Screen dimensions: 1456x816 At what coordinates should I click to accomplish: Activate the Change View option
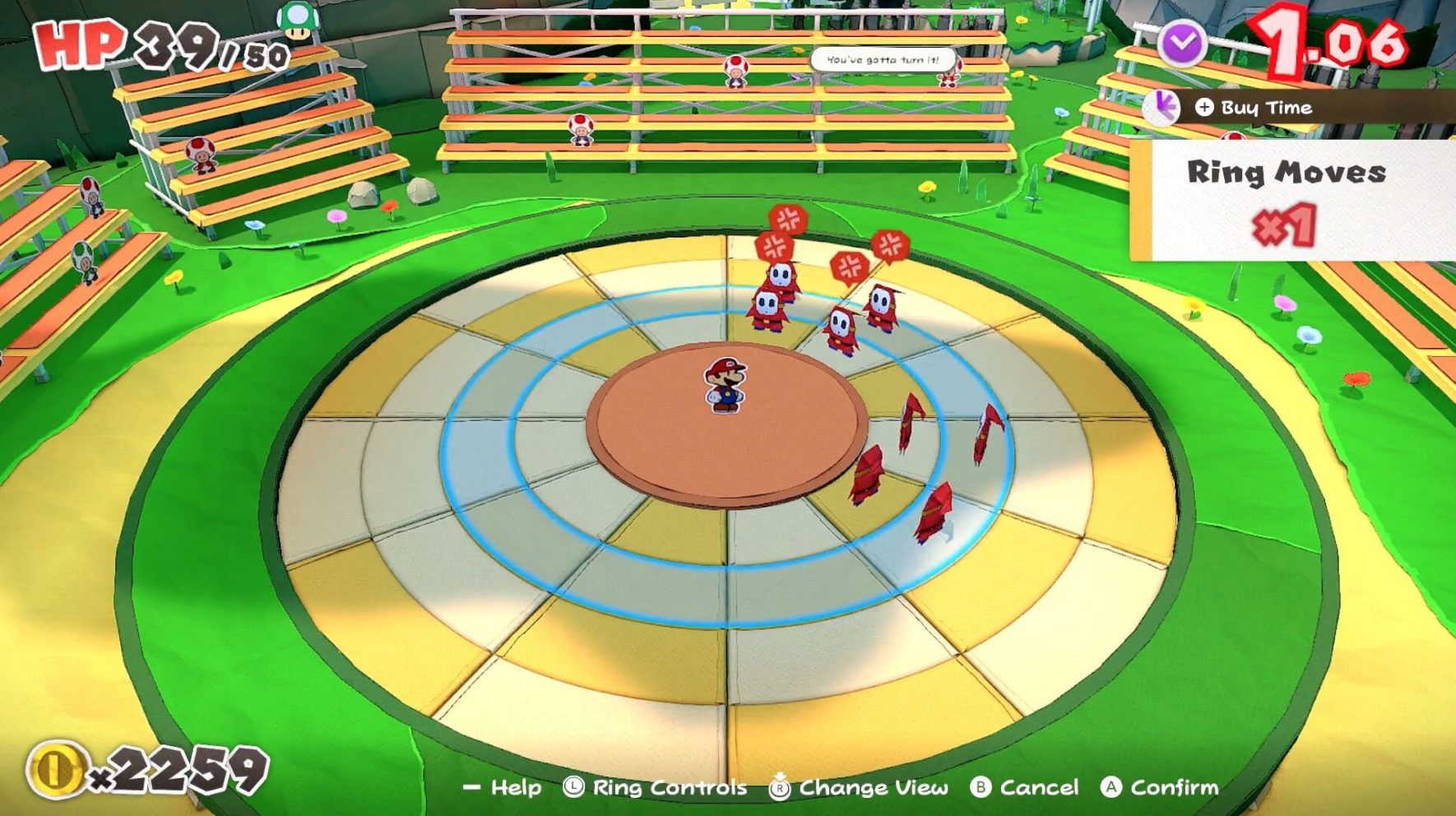(859, 788)
